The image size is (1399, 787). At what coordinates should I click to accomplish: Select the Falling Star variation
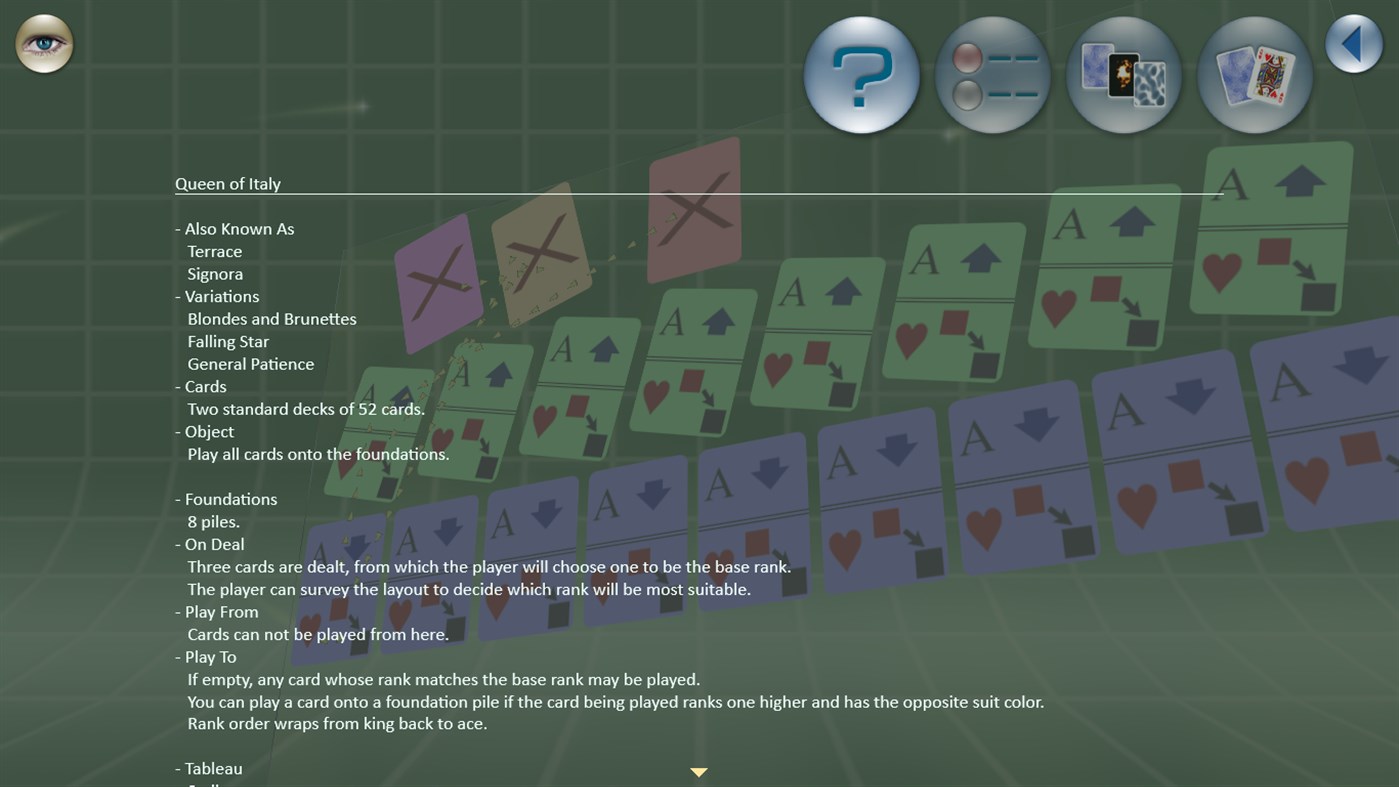coord(227,341)
